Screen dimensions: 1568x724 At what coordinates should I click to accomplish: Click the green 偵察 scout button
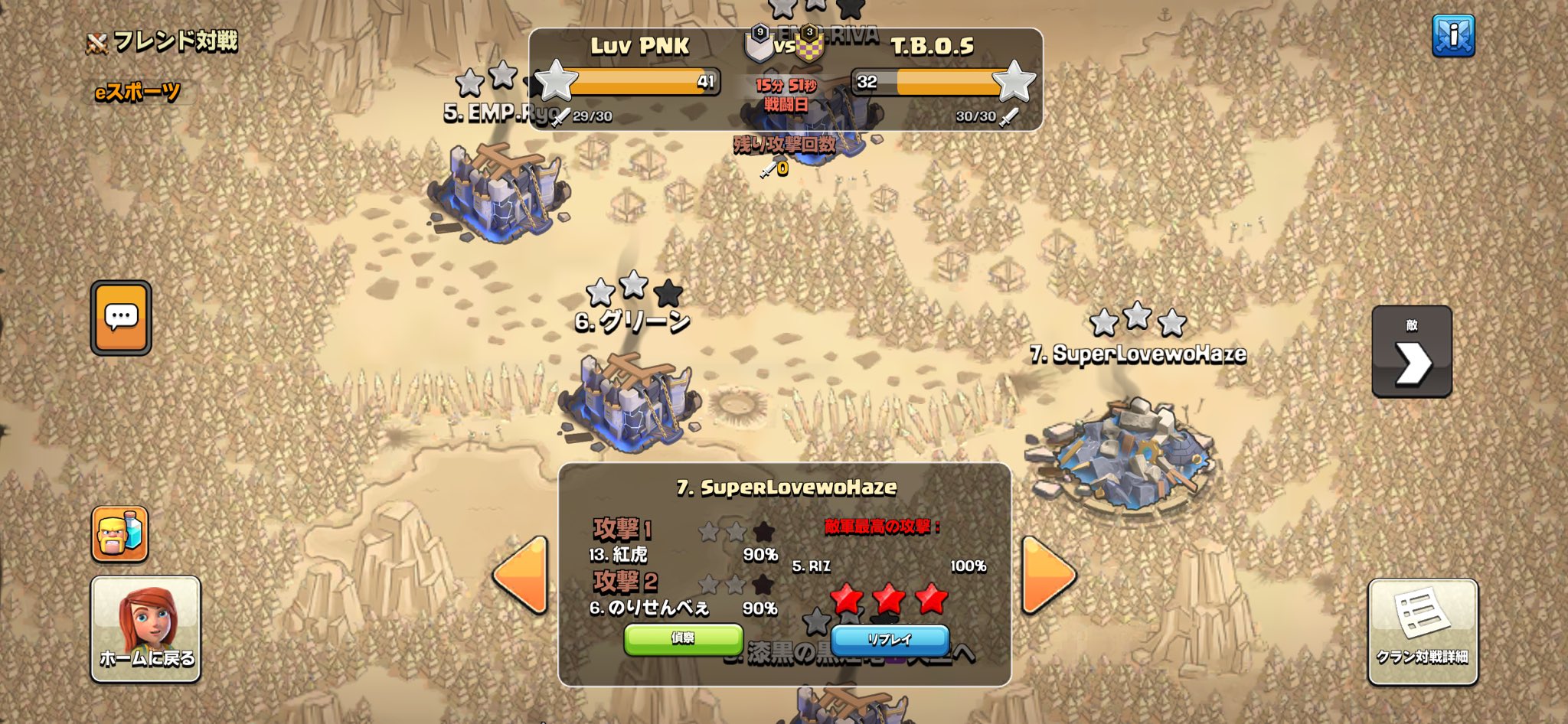click(683, 639)
